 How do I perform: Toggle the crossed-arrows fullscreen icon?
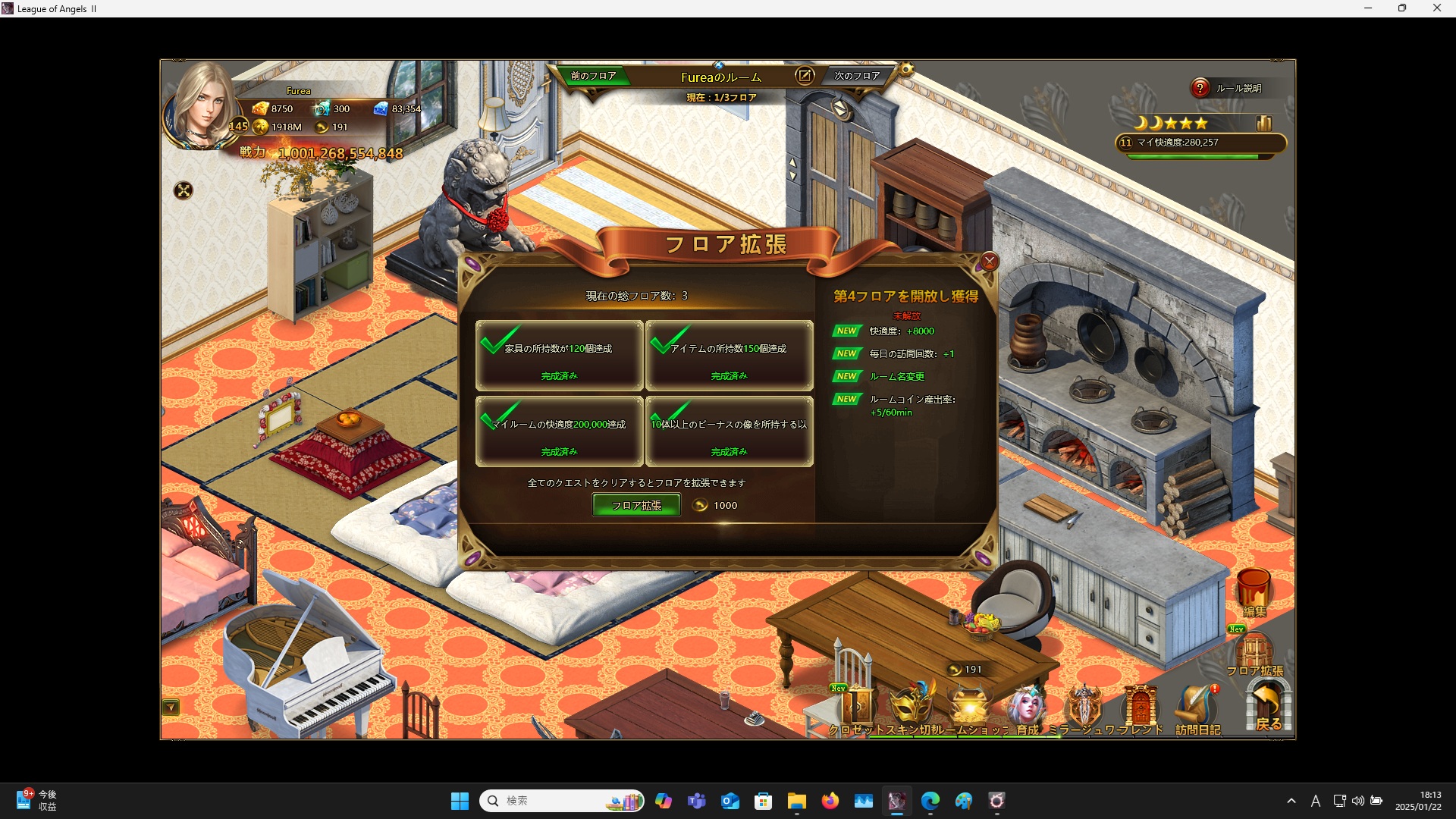183,190
